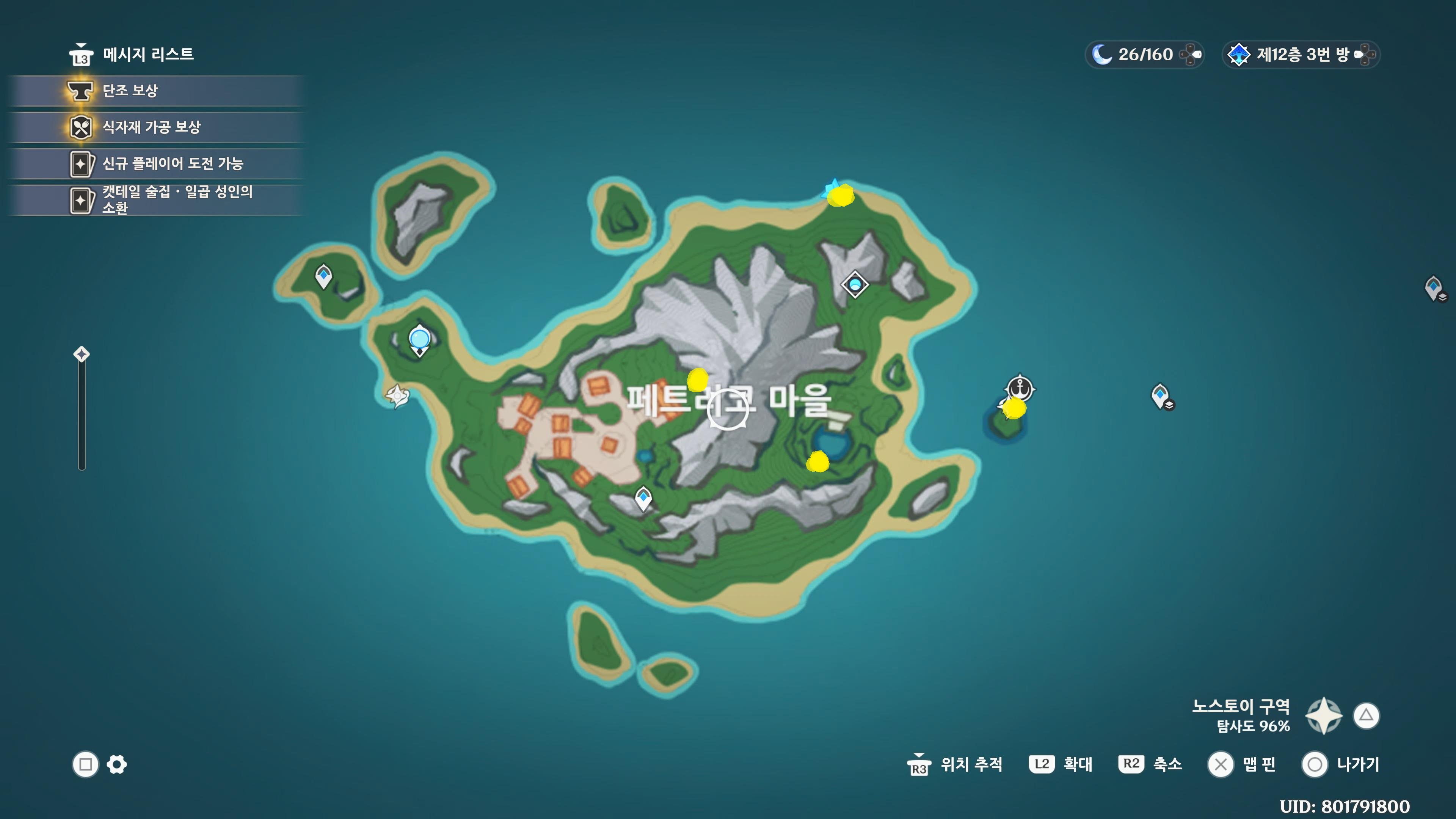Open the region compass for 노스토이 구역
This screenshot has width=1456, height=819.
tap(1324, 715)
